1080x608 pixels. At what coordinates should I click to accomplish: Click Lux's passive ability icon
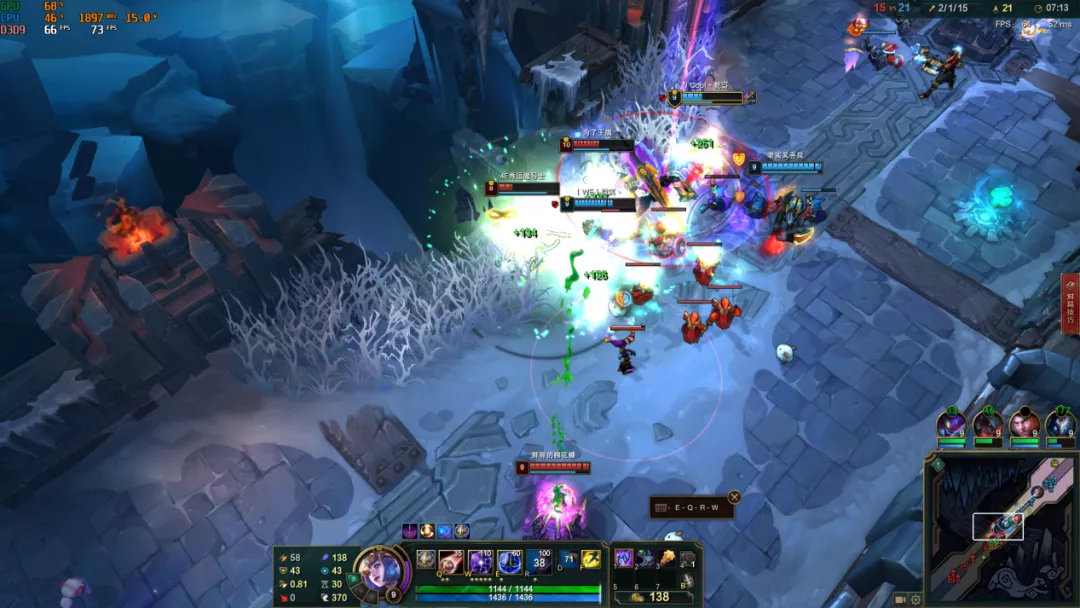click(426, 560)
